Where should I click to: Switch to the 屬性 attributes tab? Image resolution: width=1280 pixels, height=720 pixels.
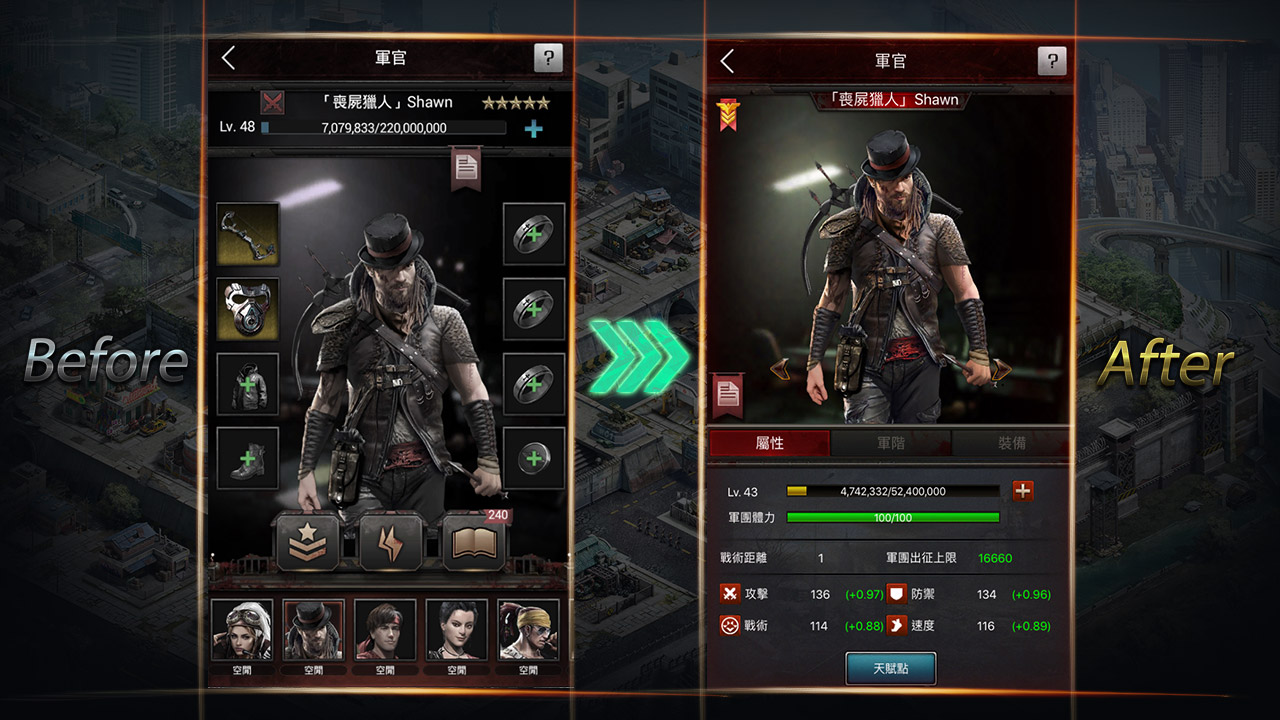769,443
